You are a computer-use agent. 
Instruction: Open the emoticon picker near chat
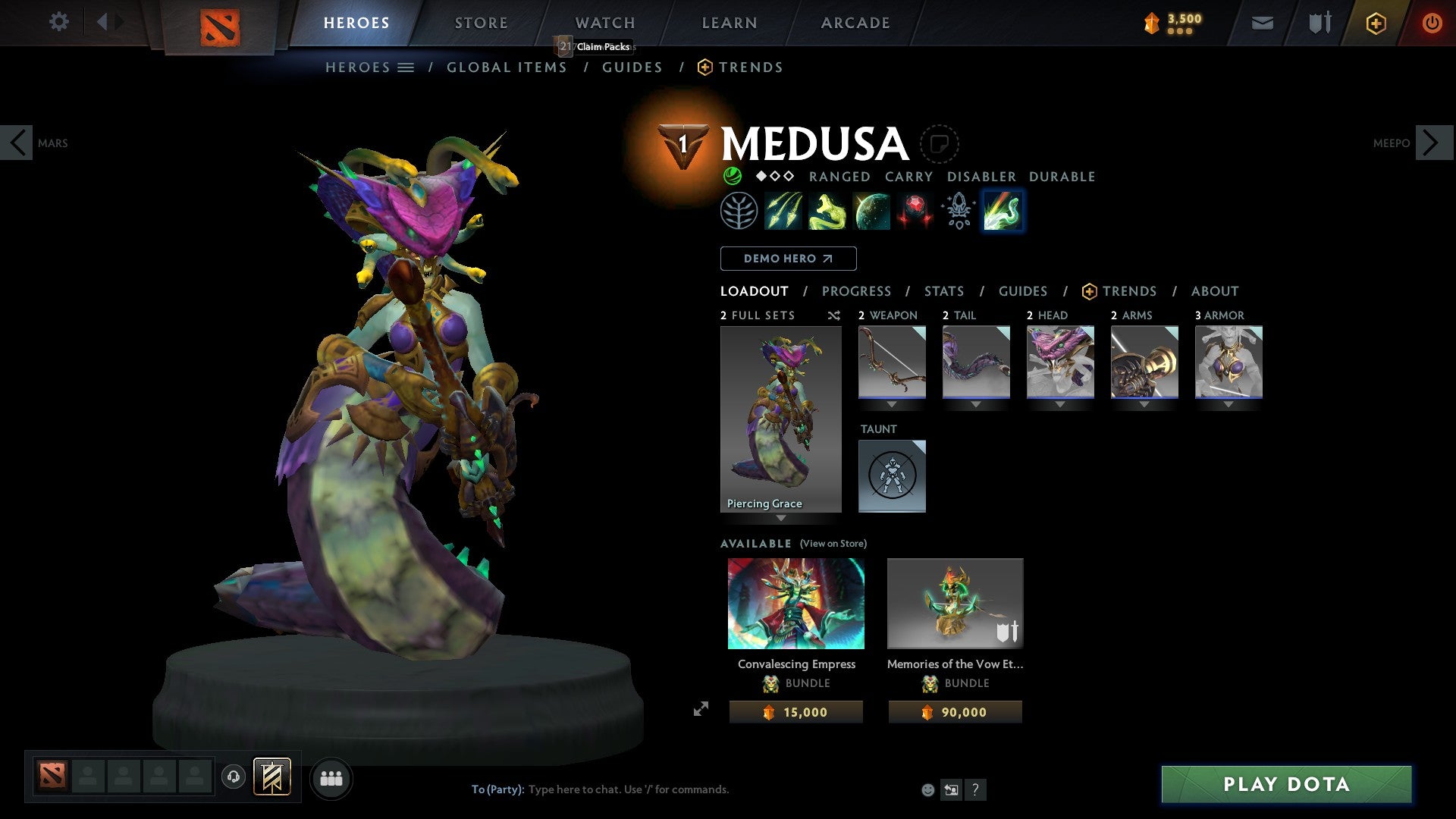click(927, 789)
